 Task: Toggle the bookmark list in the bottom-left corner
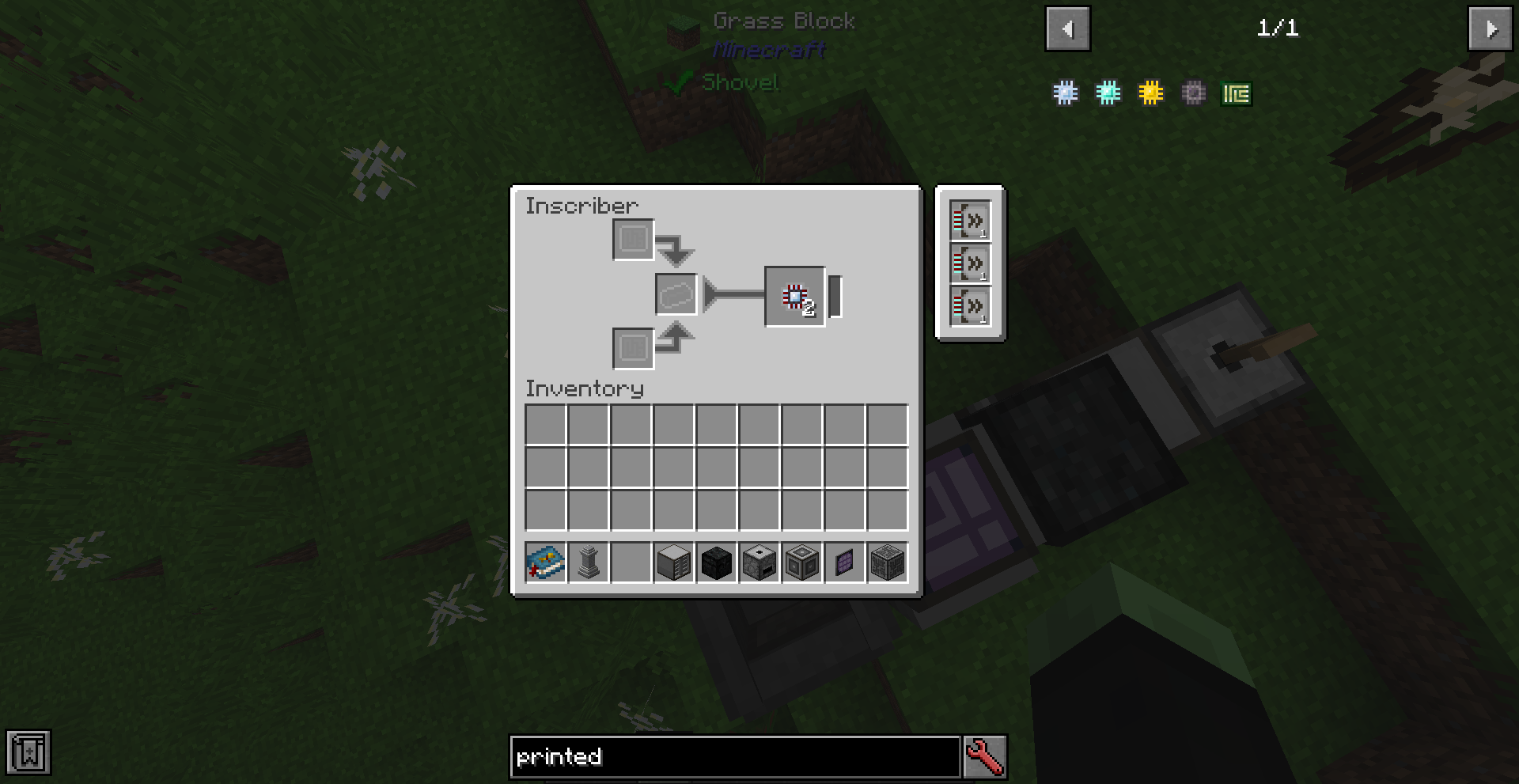tap(28, 752)
